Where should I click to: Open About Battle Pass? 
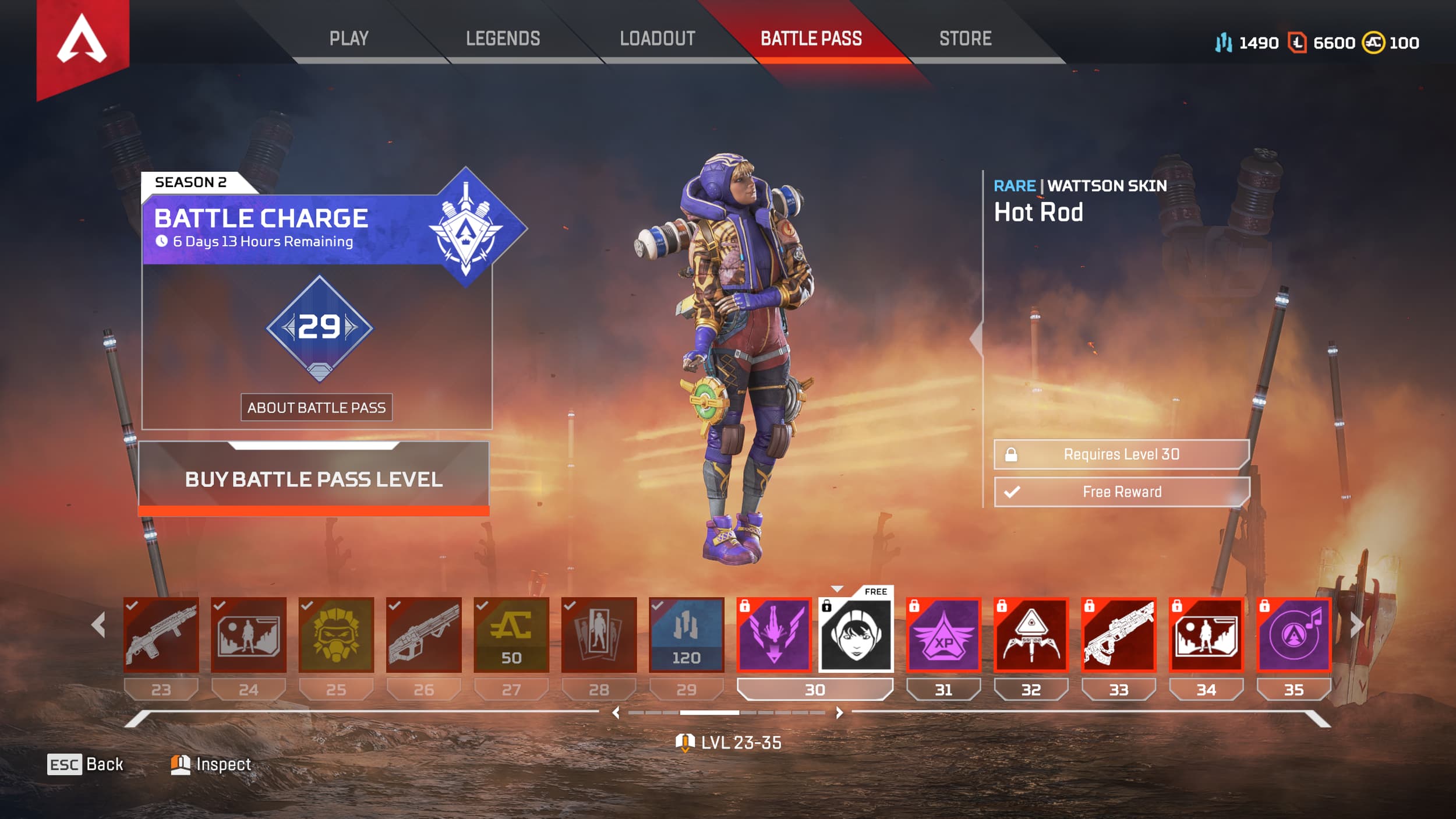click(x=318, y=408)
